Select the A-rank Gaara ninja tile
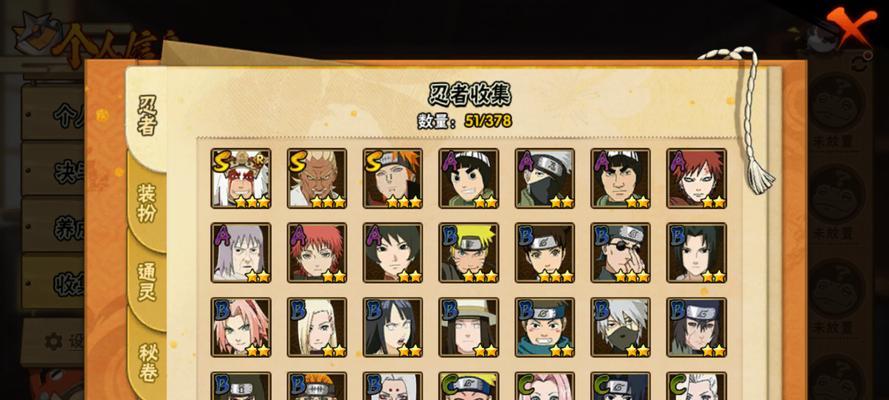Image resolution: width=889 pixels, height=400 pixels. (697, 178)
